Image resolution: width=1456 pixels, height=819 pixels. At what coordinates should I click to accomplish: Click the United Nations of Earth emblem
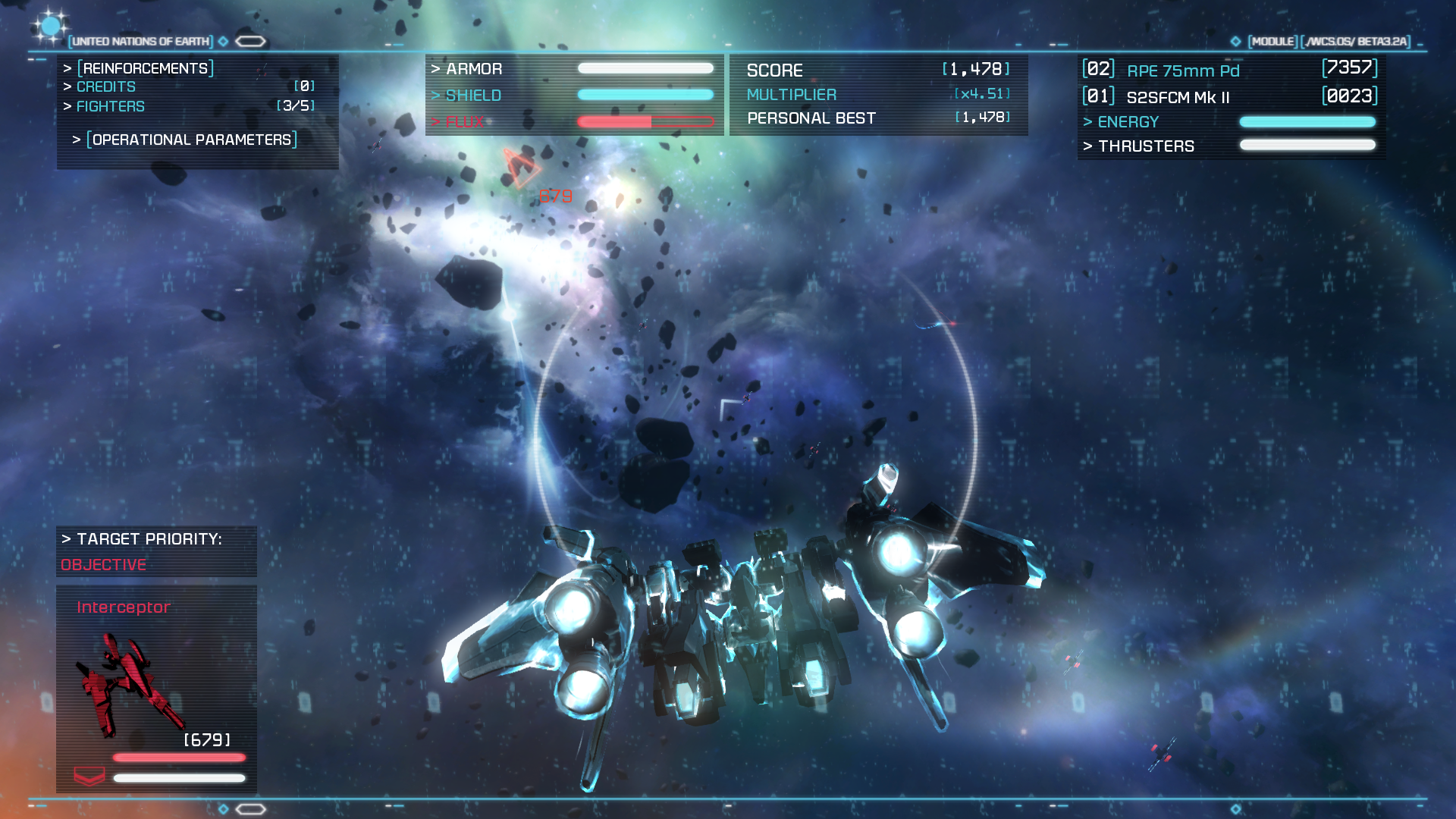coord(50,27)
